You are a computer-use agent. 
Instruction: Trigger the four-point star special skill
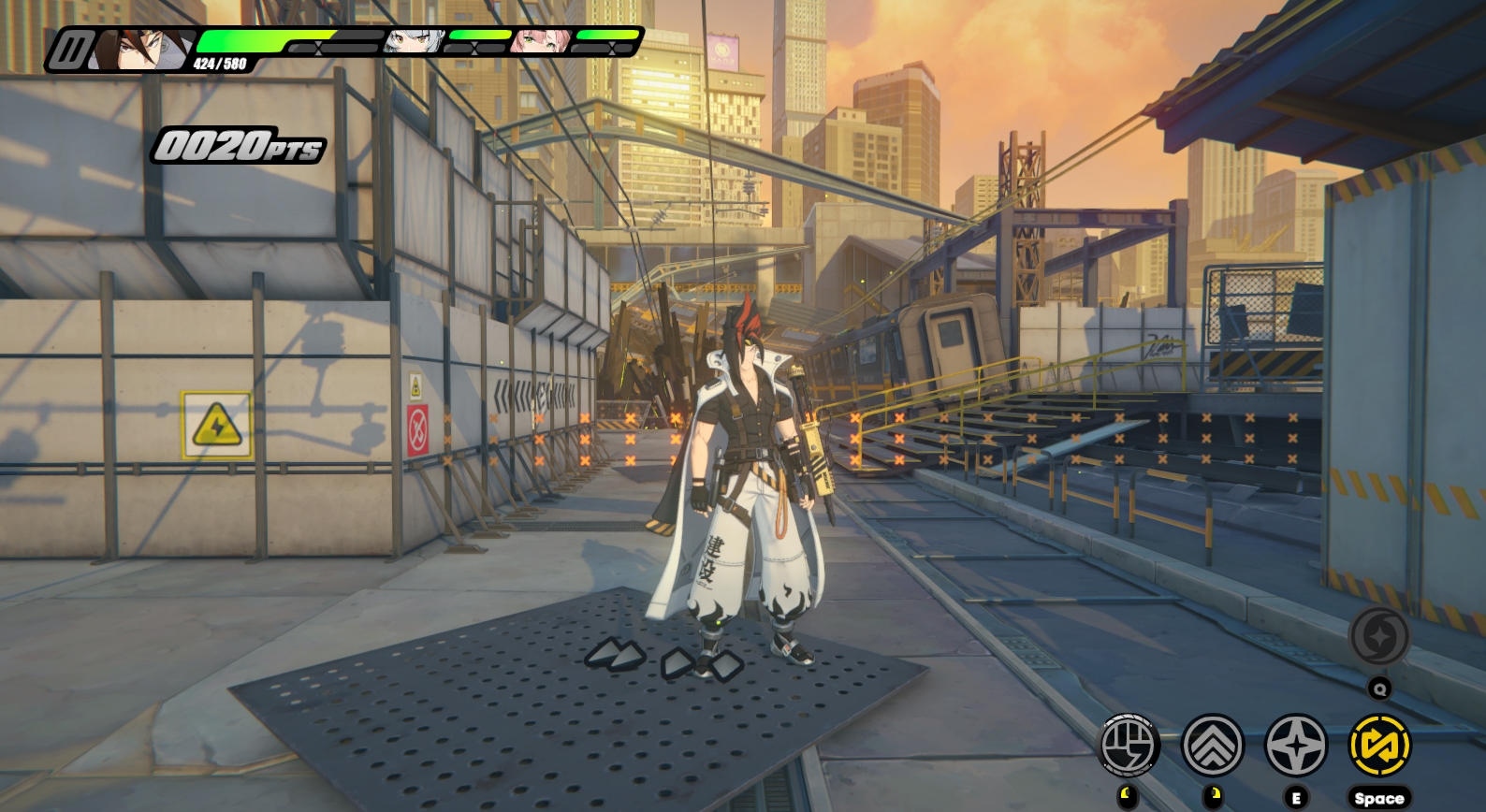point(1296,746)
